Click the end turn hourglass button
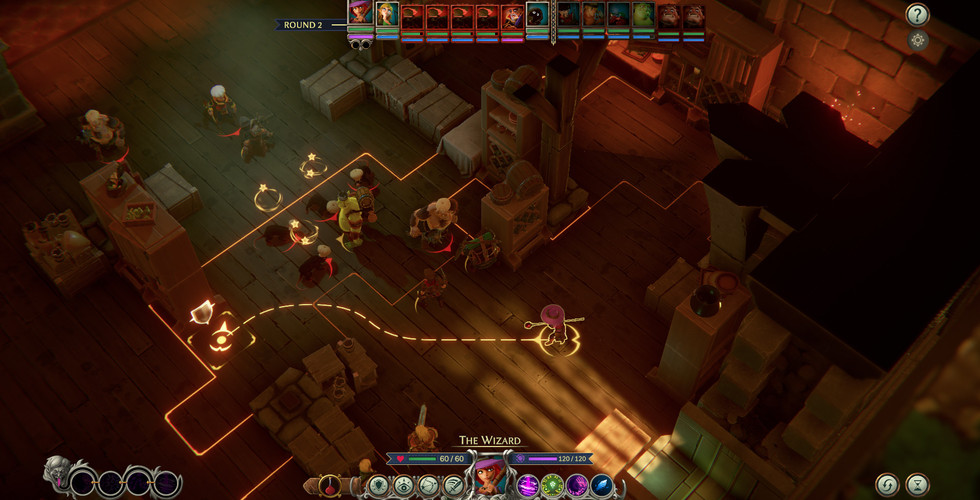The image size is (980, 500). [917, 485]
